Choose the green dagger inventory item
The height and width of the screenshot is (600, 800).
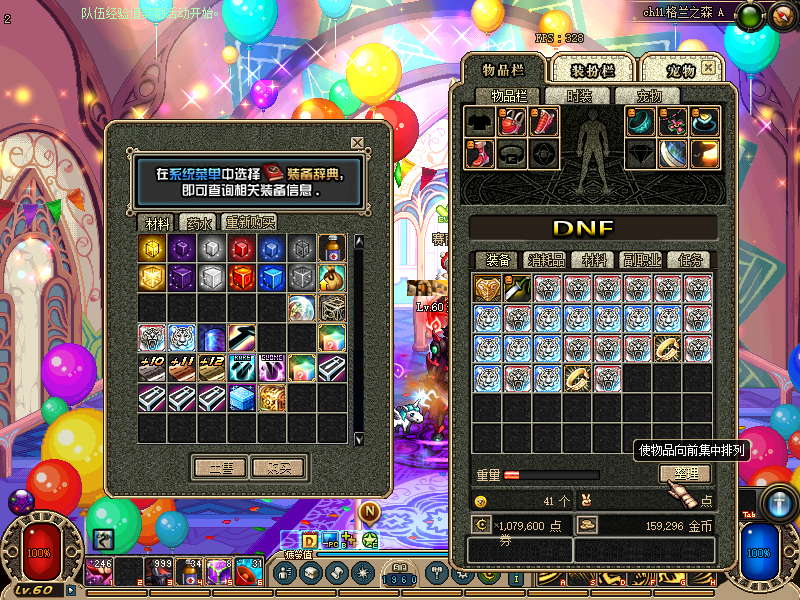pyautogui.click(x=518, y=289)
